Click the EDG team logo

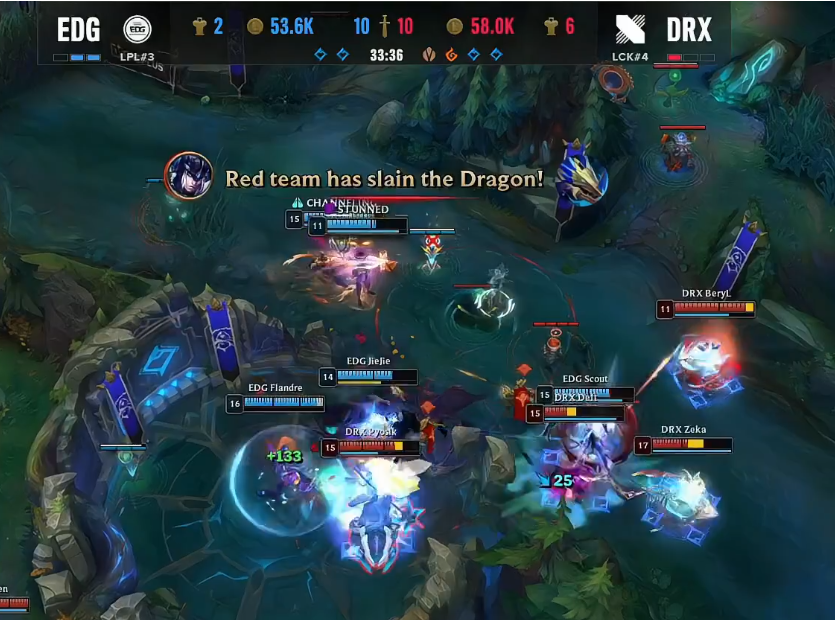(x=137, y=29)
